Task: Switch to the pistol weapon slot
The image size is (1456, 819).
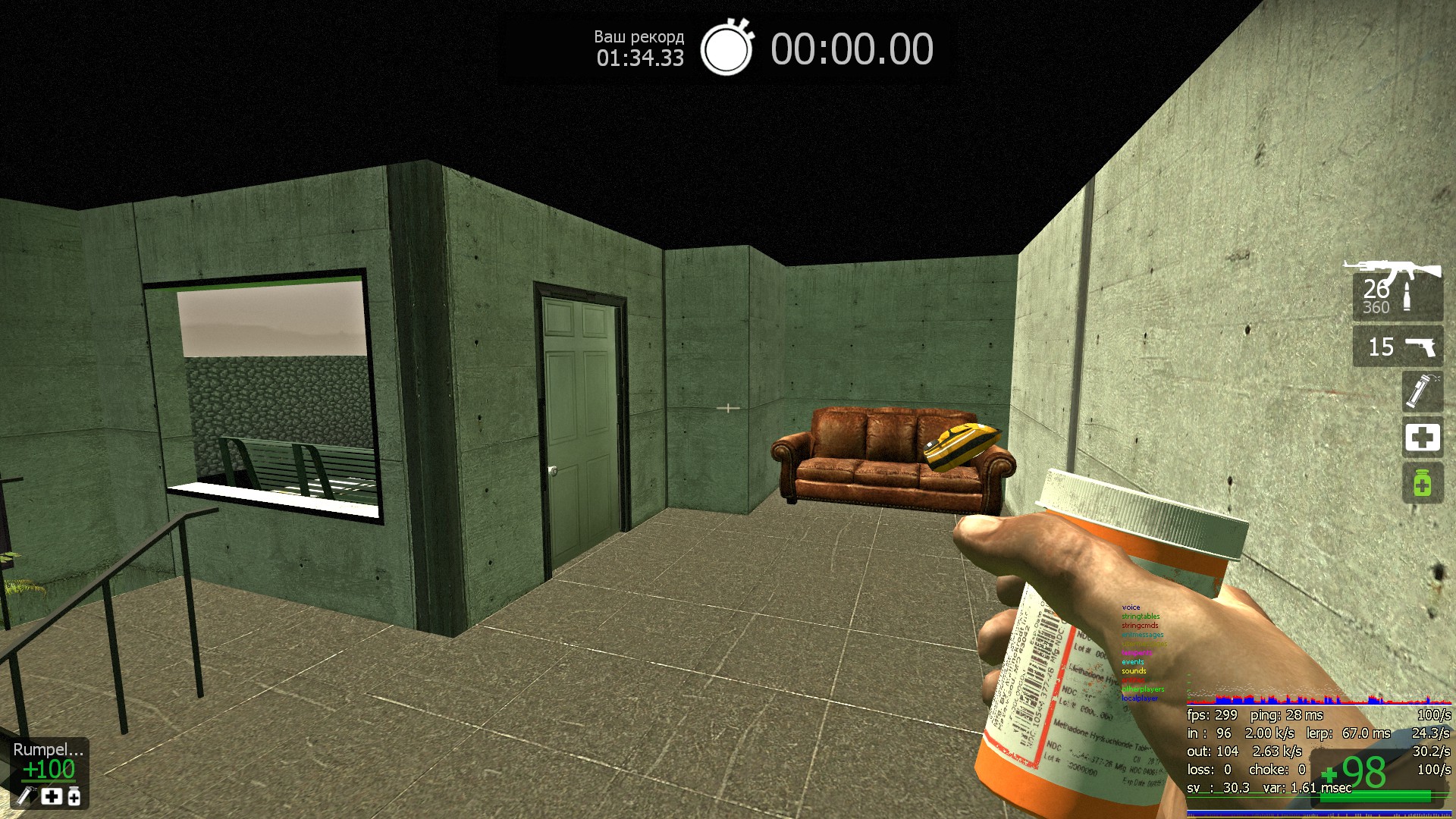Action: tap(1398, 347)
